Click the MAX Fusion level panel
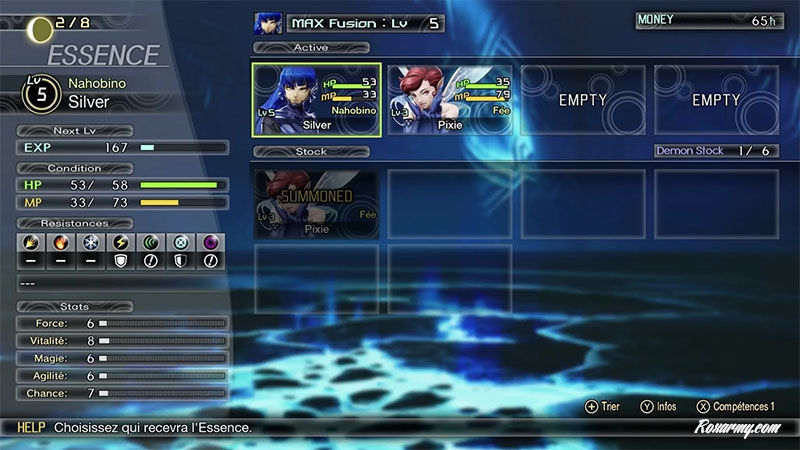This screenshot has height=450, width=800. [x=364, y=23]
